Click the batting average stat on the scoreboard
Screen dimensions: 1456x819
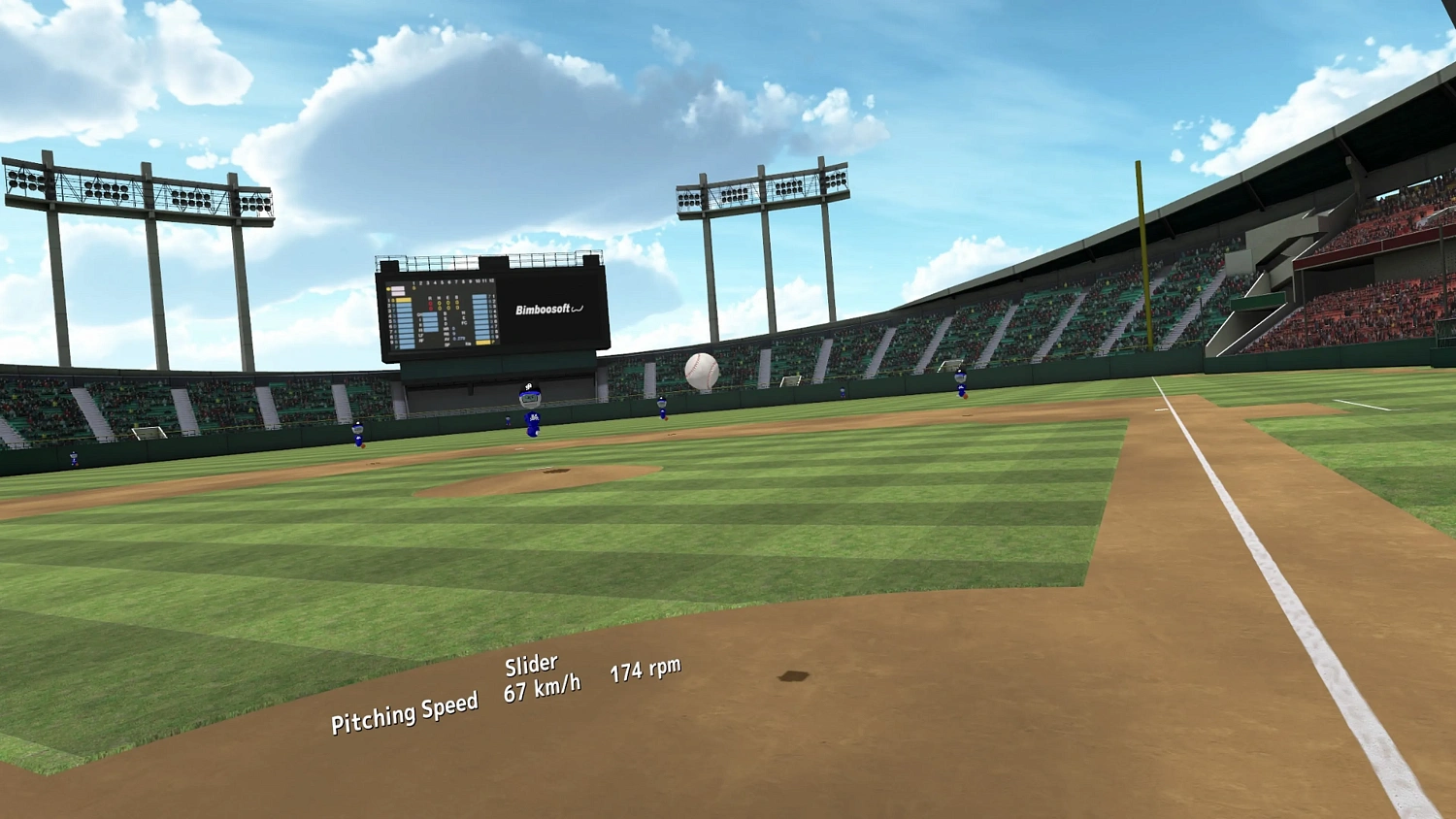click(x=456, y=338)
